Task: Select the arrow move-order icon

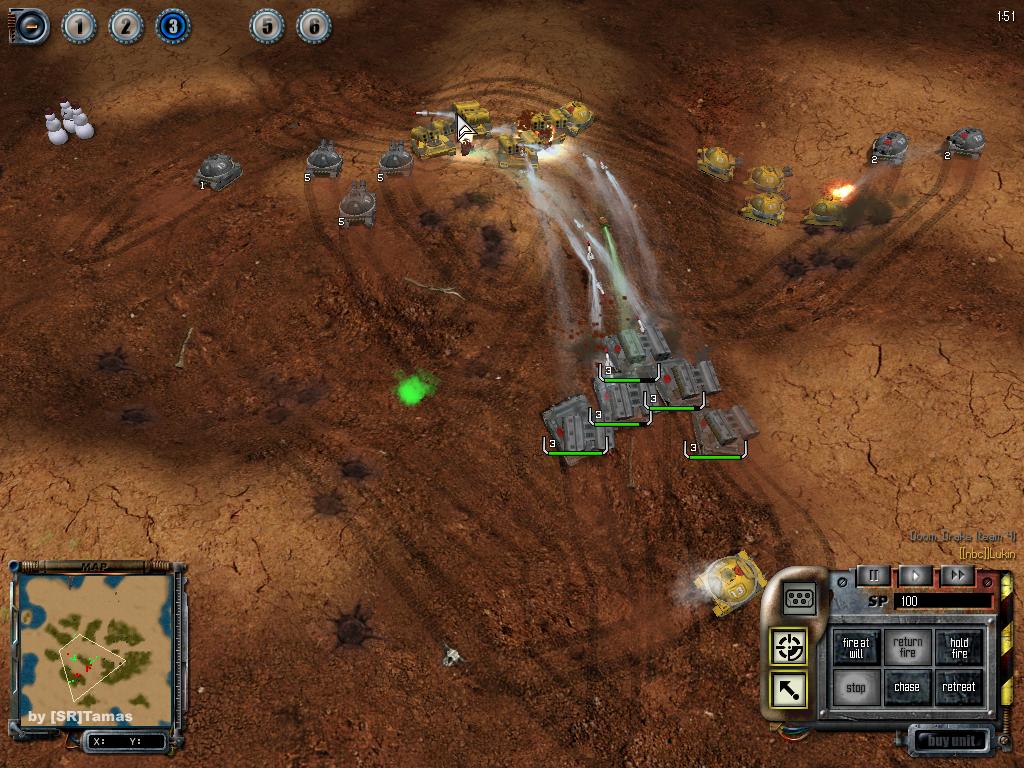Action: 789,690
